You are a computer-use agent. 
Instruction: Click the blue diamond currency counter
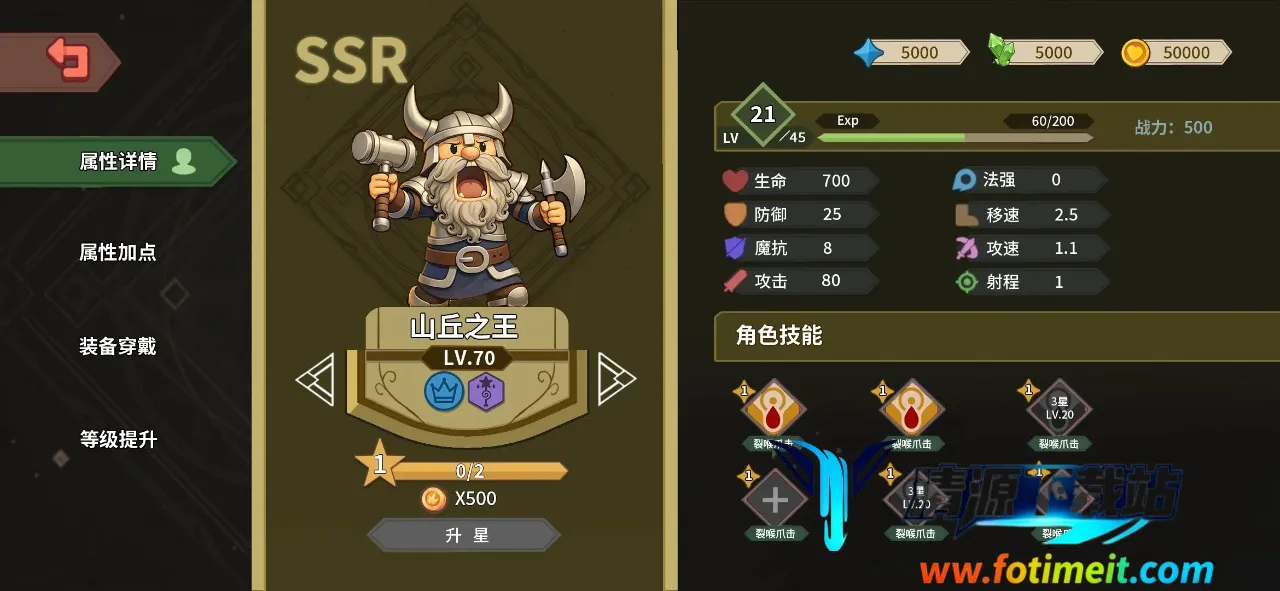pos(910,53)
